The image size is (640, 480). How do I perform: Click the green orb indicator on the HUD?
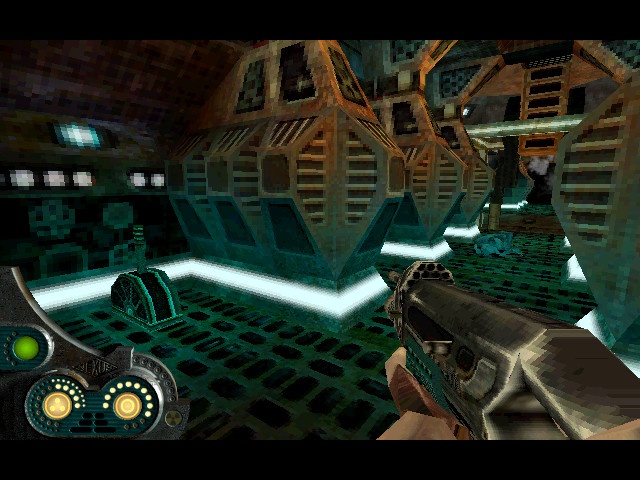point(26,348)
